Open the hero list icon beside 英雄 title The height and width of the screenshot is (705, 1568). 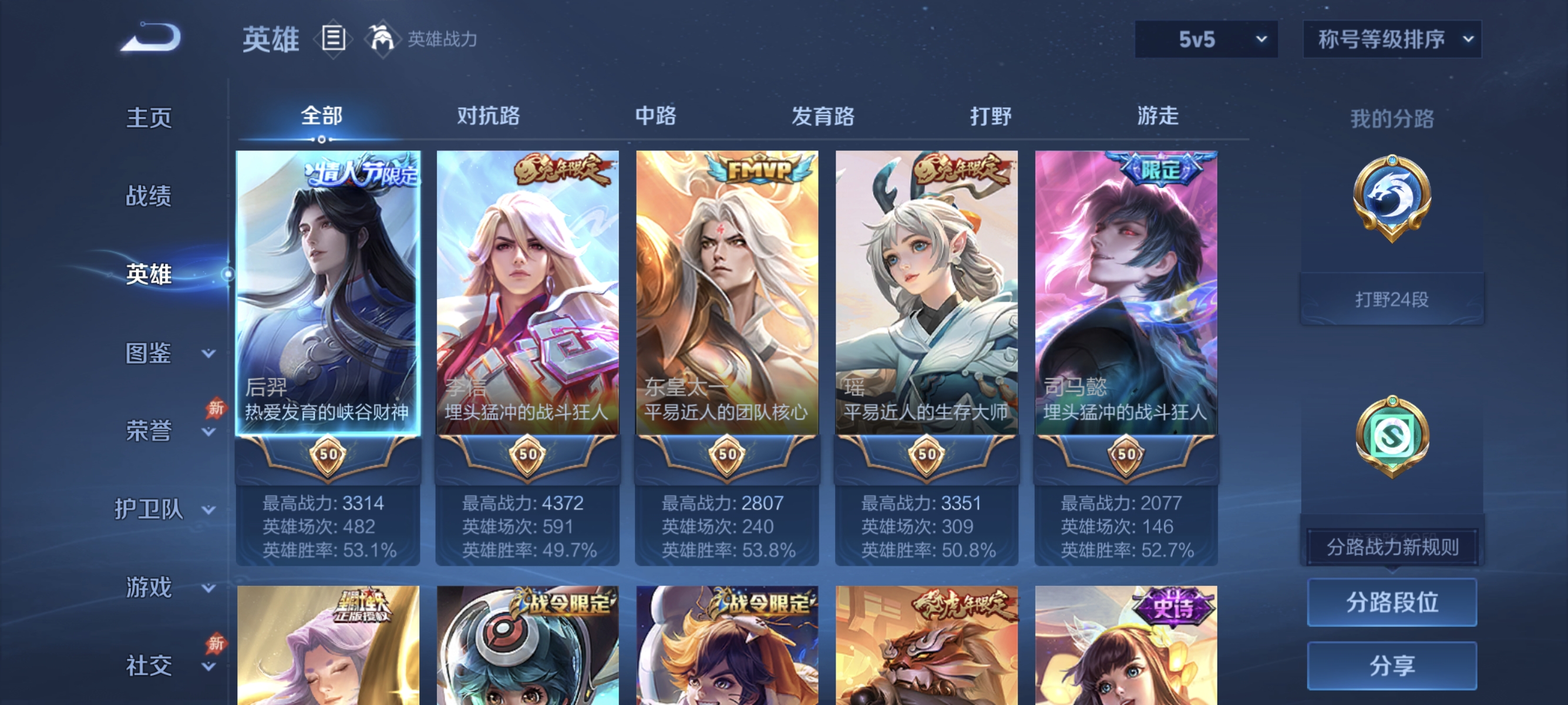click(332, 39)
